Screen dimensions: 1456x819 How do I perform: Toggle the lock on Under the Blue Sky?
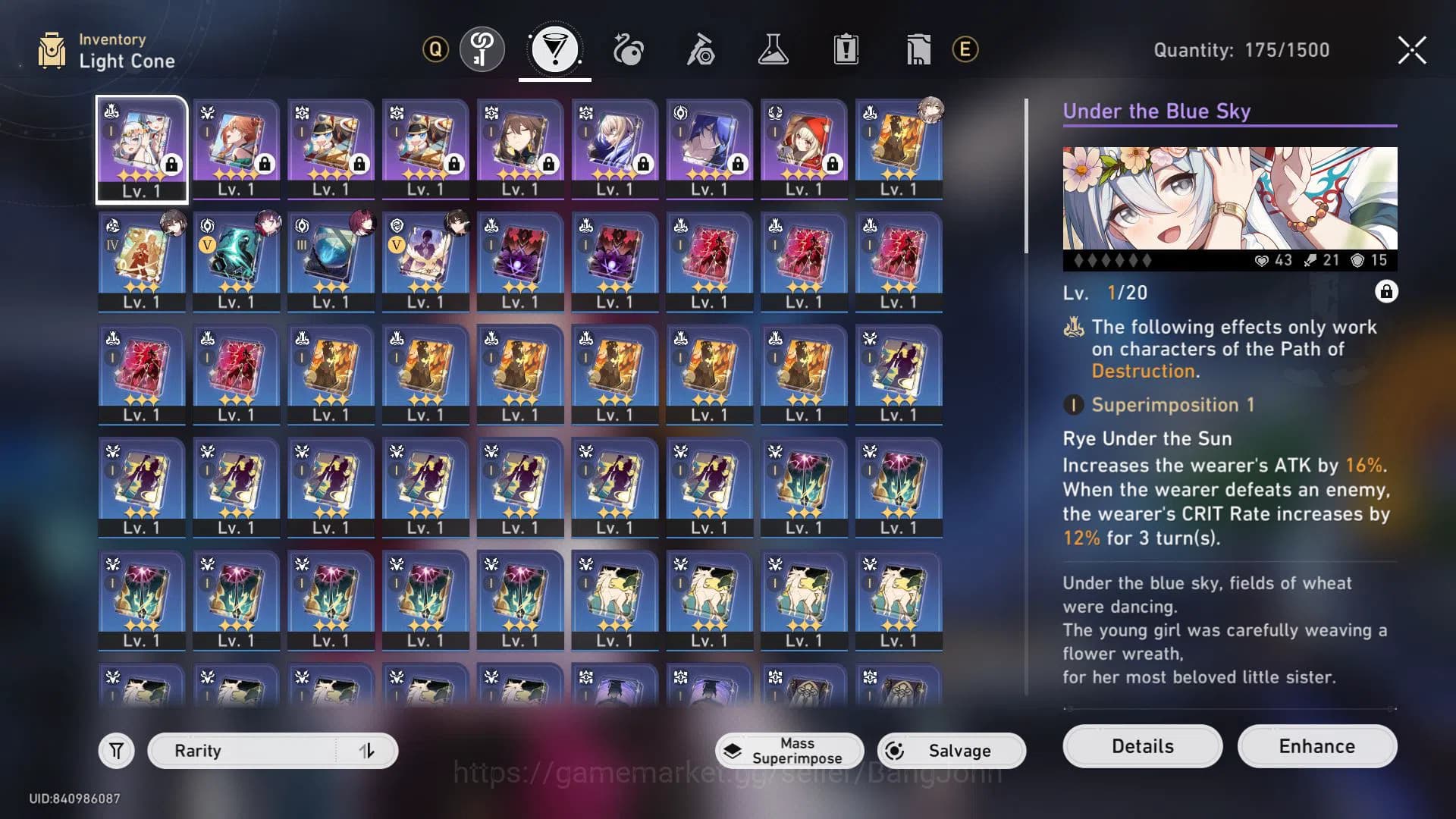tap(1386, 292)
